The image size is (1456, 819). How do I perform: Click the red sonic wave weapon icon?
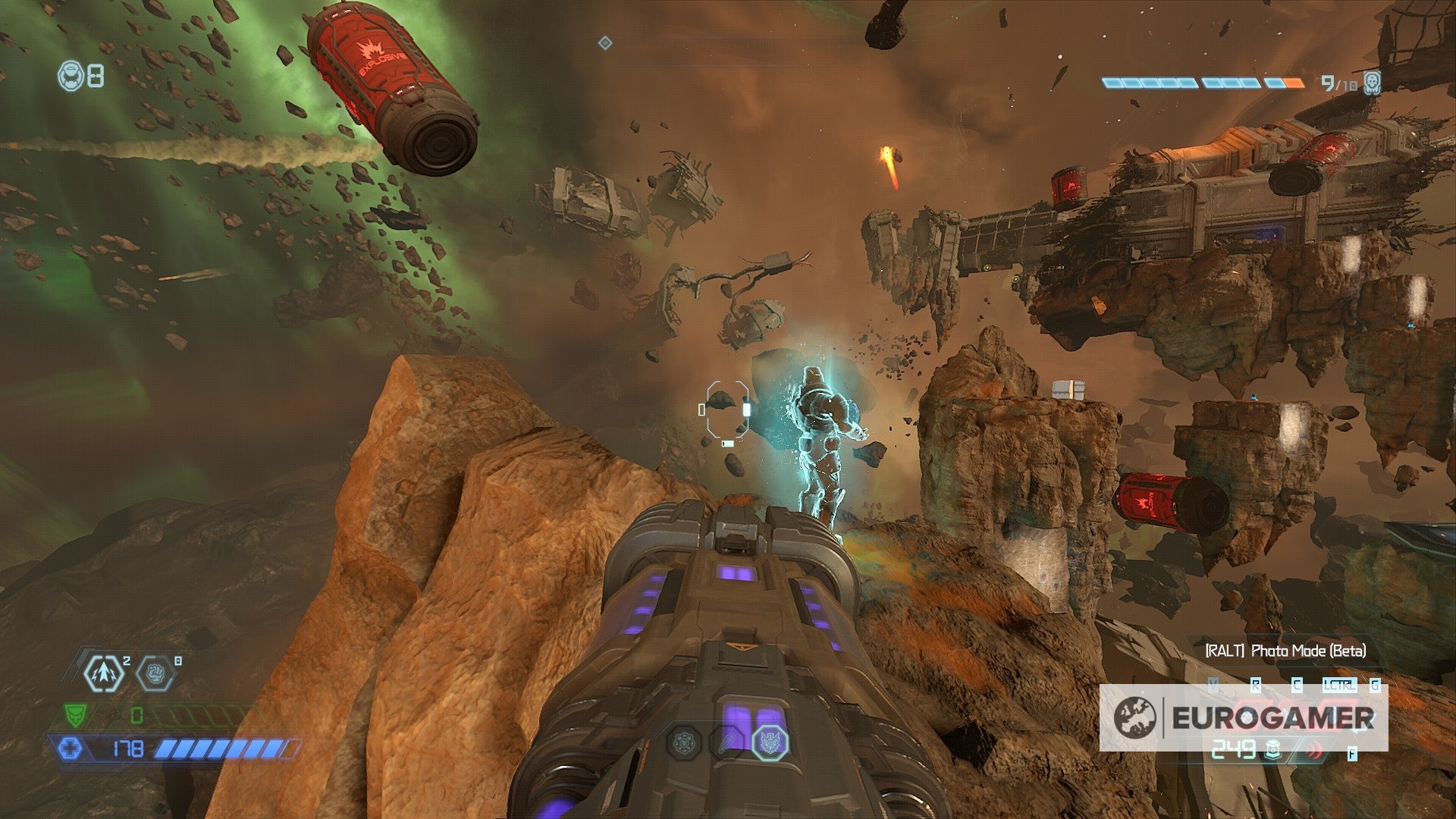point(1314,749)
